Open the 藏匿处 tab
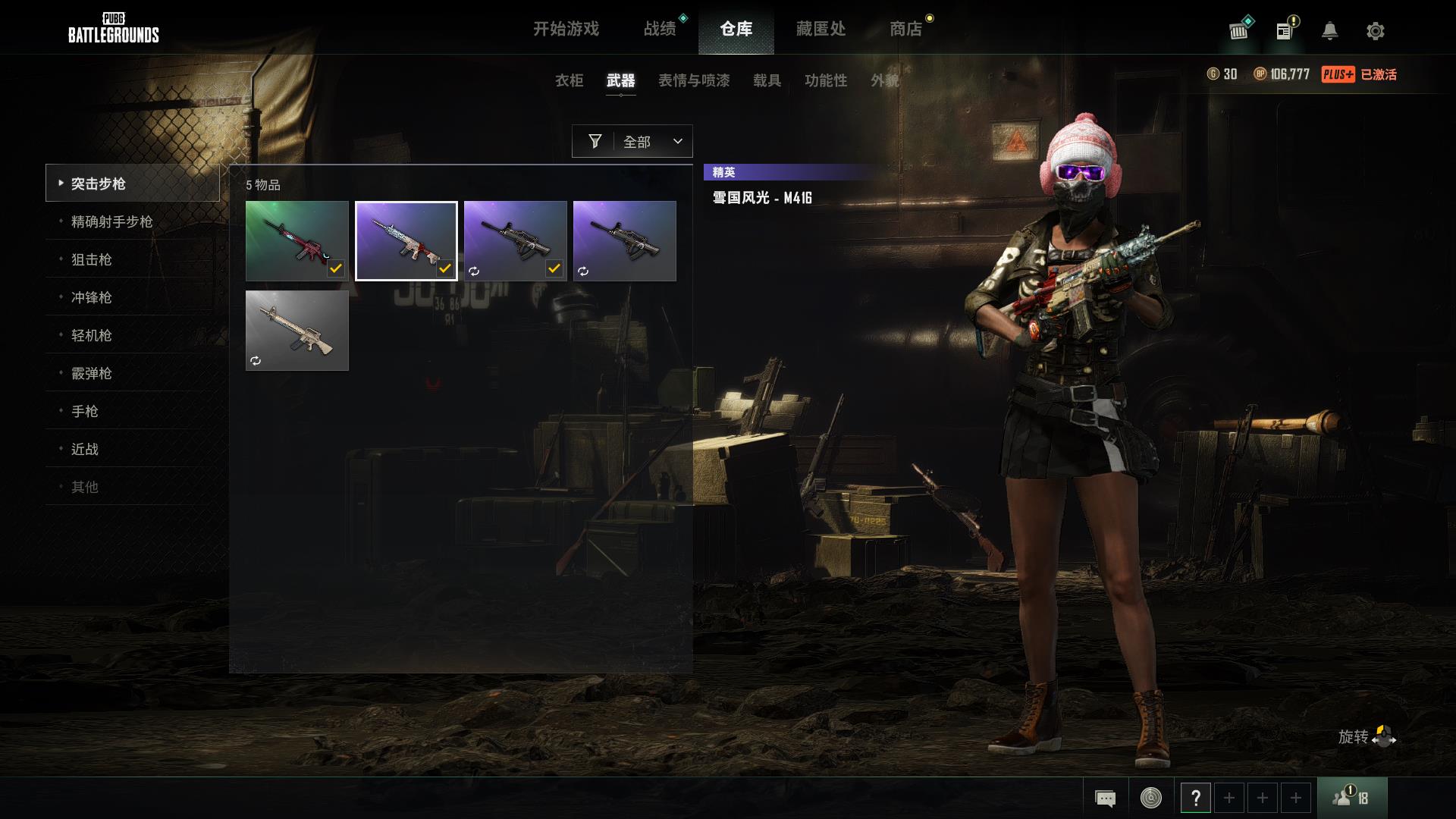This screenshot has width=1456, height=819. 821,29
